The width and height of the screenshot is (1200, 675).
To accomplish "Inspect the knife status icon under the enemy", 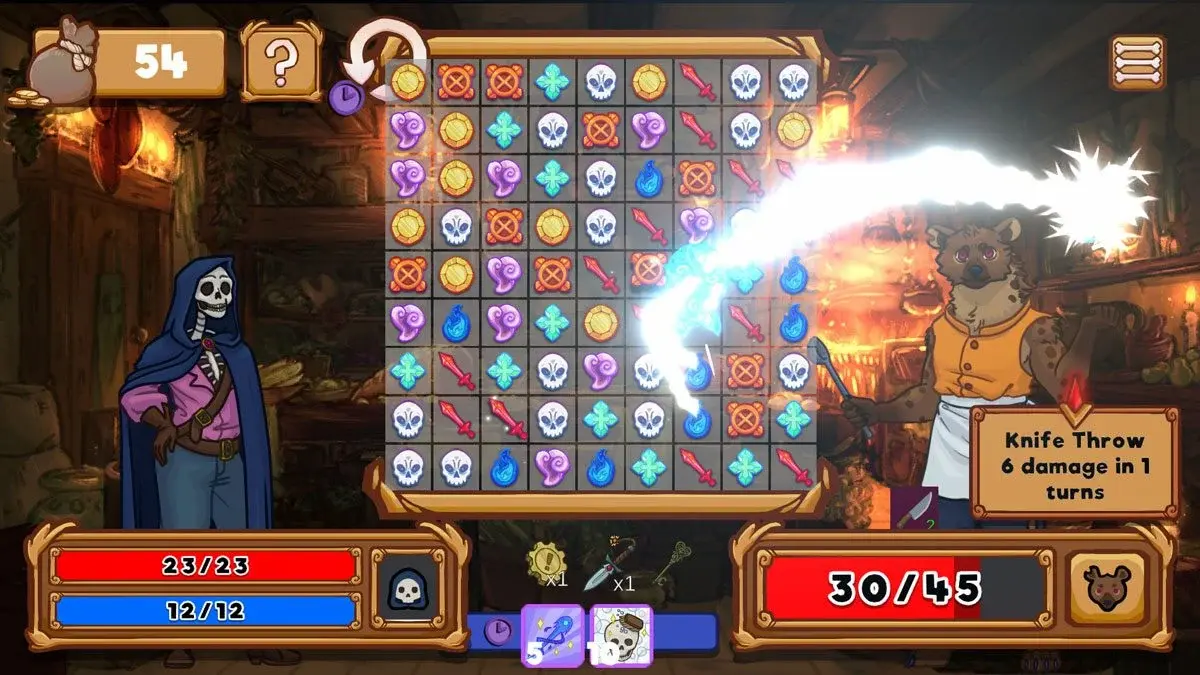I will [915, 508].
